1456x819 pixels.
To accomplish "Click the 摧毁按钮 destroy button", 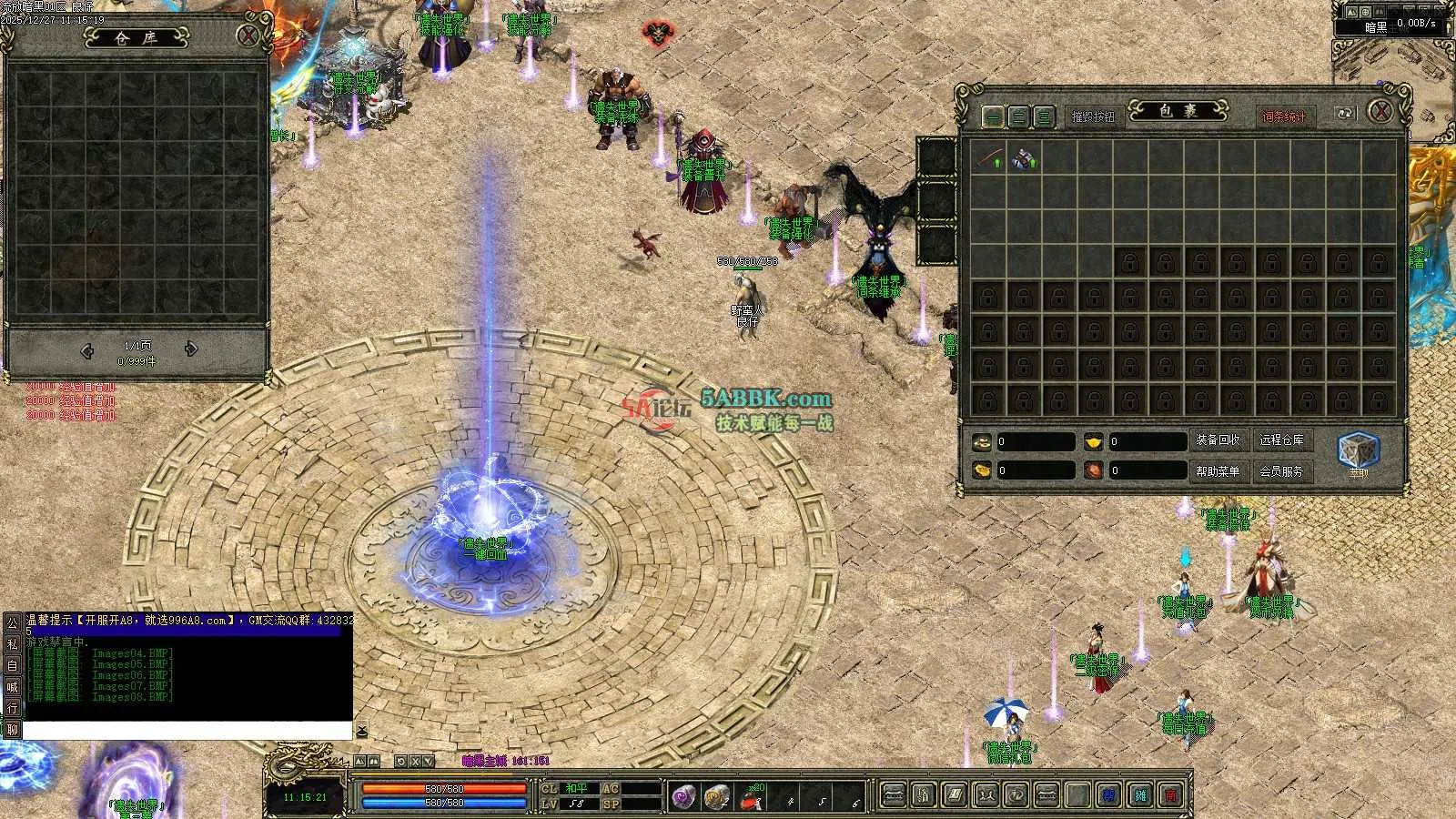I will [x=1092, y=116].
